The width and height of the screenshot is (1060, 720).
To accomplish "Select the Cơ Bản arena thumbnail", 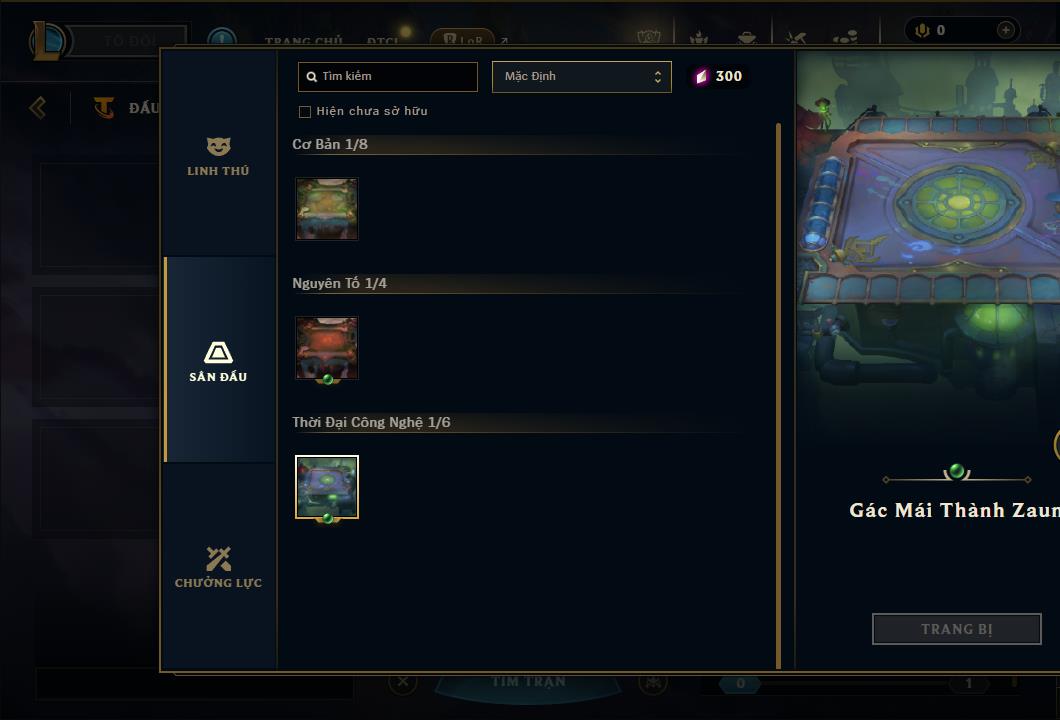I will [x=327, y=209].
